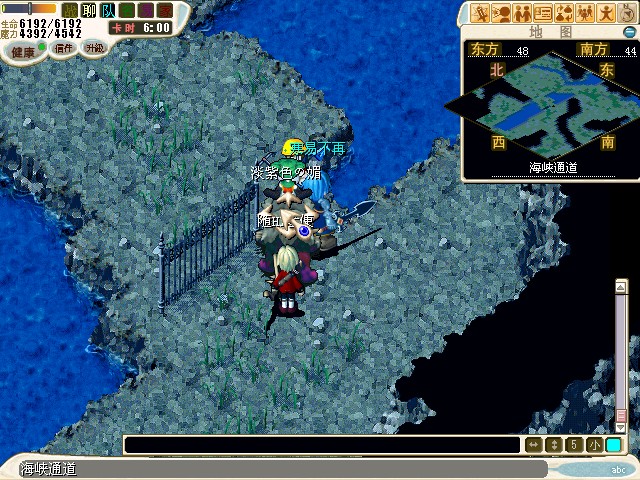640x480 pixels.
Task: Select the cyan chat color swatch
Action: pyautogui.click(x=613, y=445)
